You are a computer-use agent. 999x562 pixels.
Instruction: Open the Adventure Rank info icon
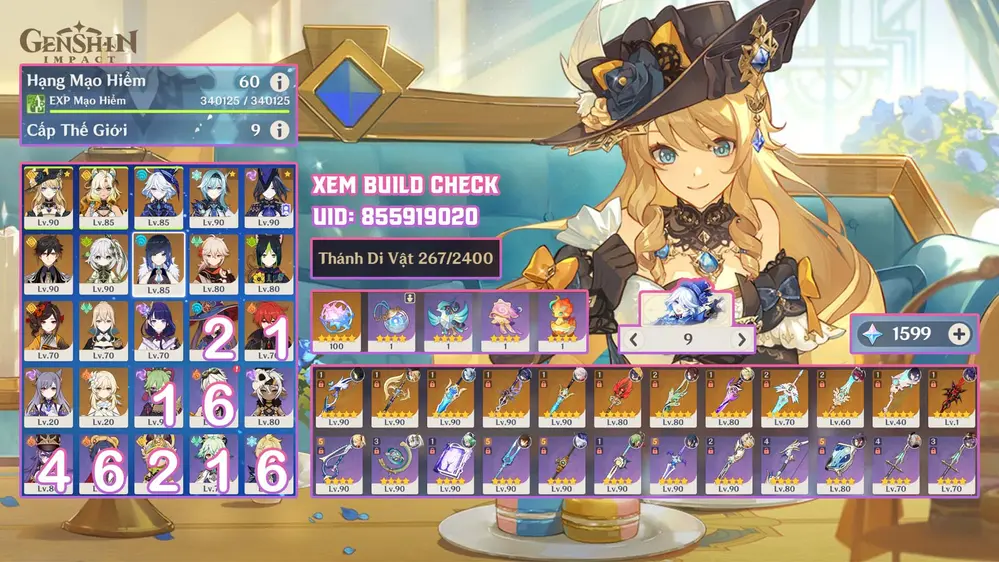(279, 81)
